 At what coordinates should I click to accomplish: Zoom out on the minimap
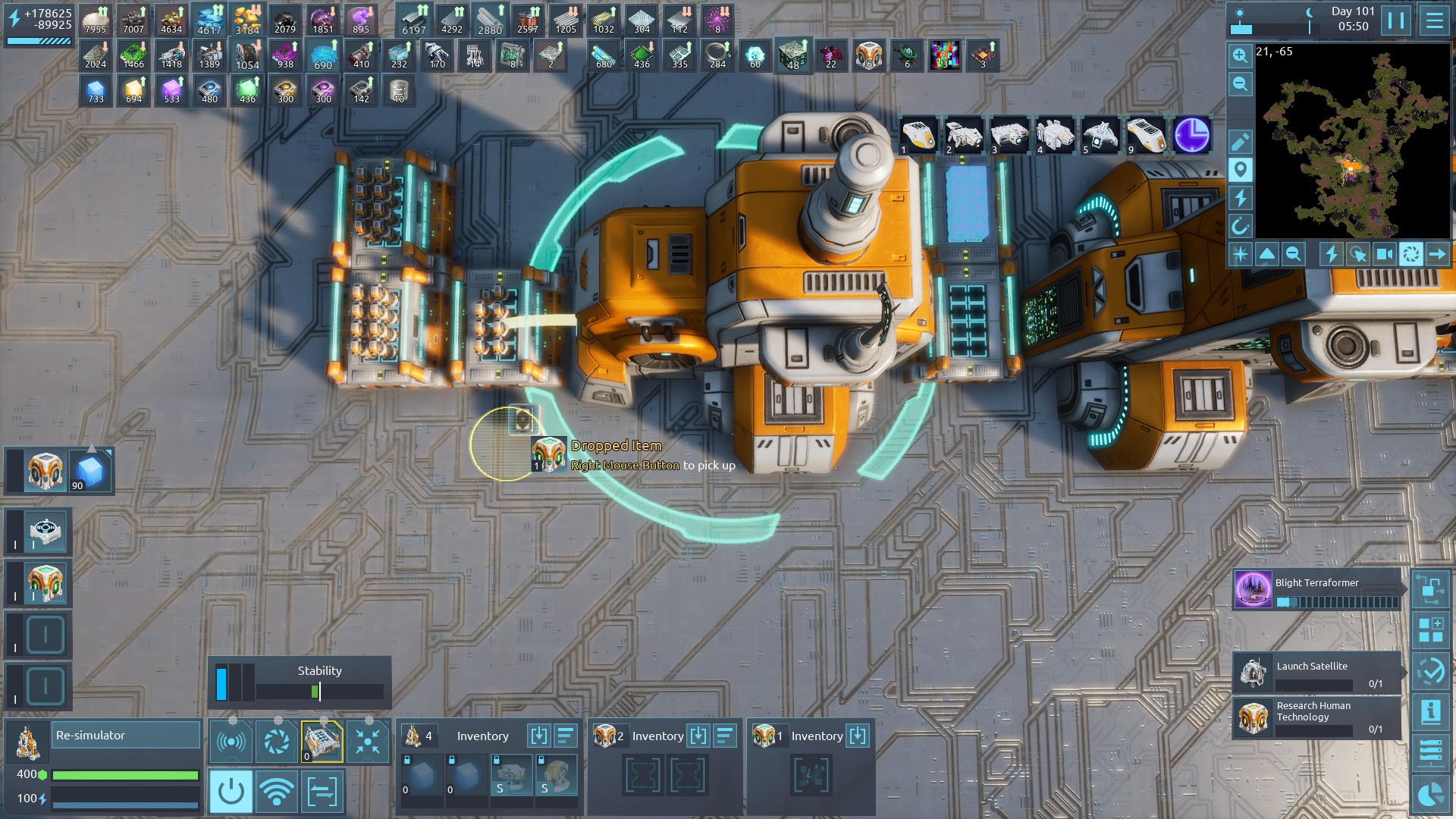1240,84
